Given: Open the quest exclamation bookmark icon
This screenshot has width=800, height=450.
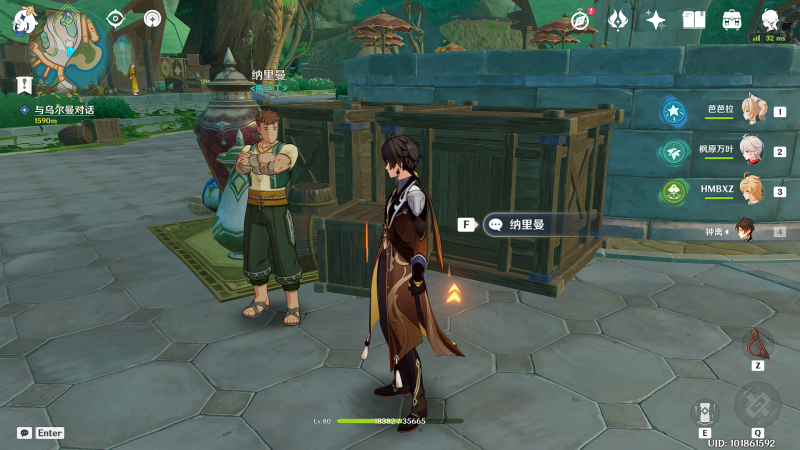Looking at the screenshot, I should pyautogui.click(x=24, y=85).
